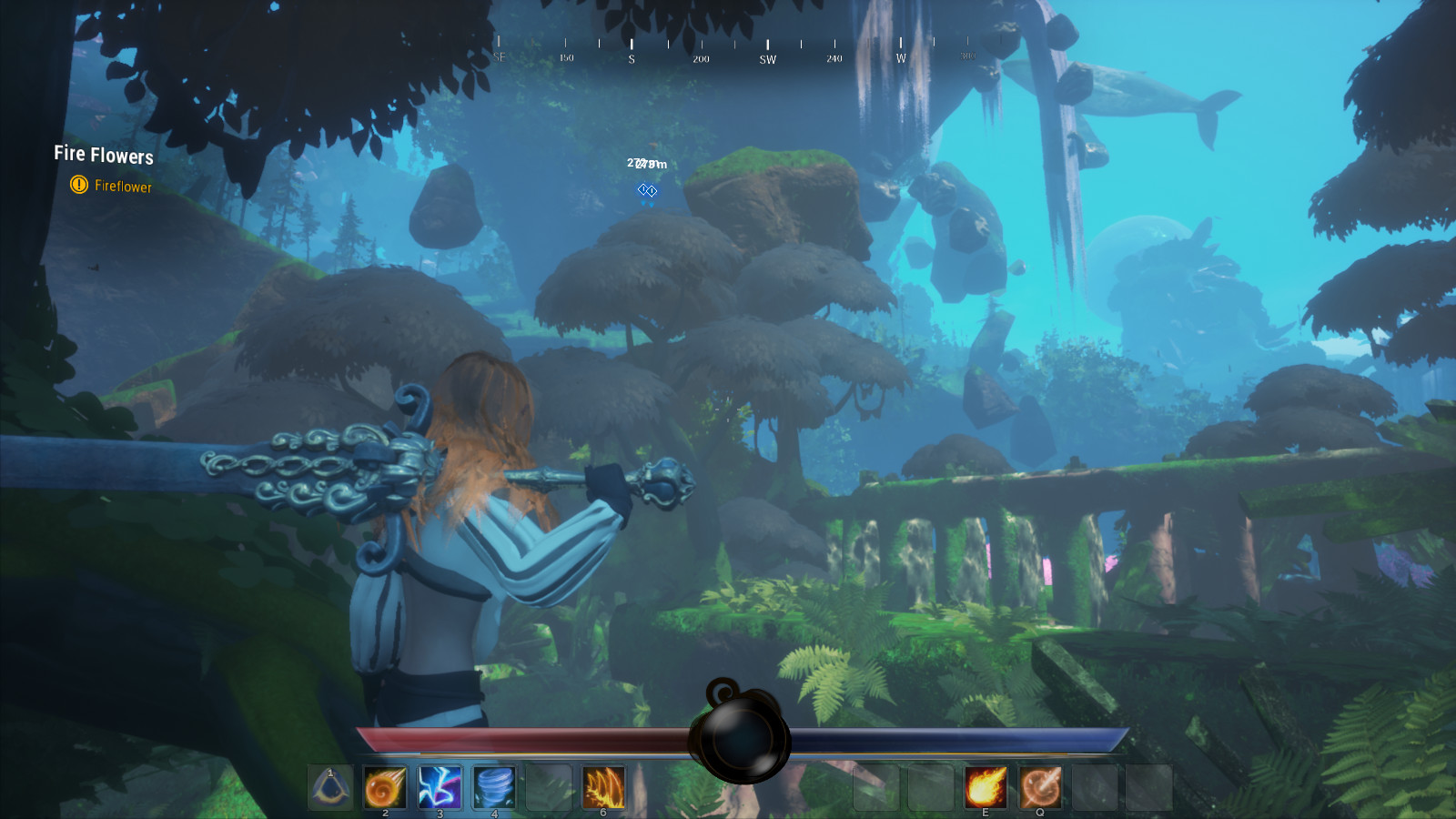Click the S direction tick on the compass

[x=630, y=56]
